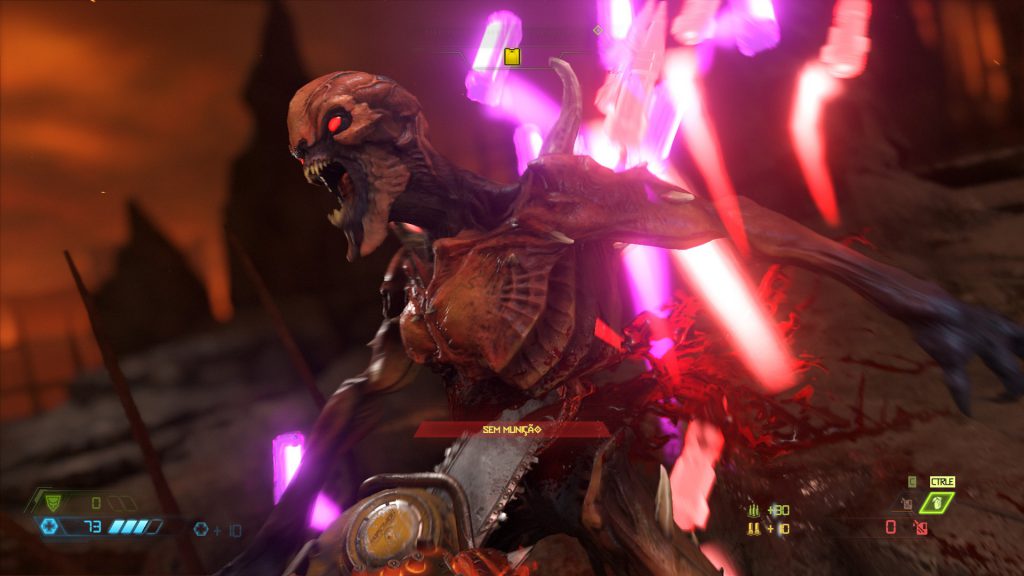Click the red chainsaw fuel canister icon
The height and width of the screenshot is (576, 1024).
click(x=921, y=527)
